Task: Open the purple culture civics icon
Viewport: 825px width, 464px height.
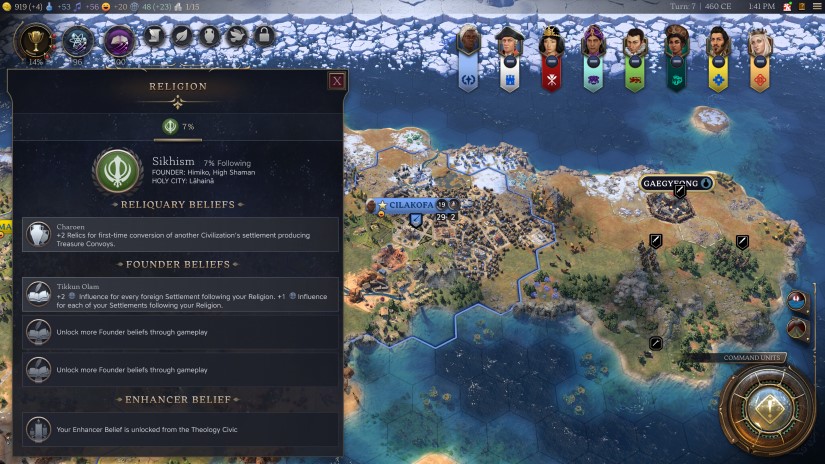Action: (120, 41)
